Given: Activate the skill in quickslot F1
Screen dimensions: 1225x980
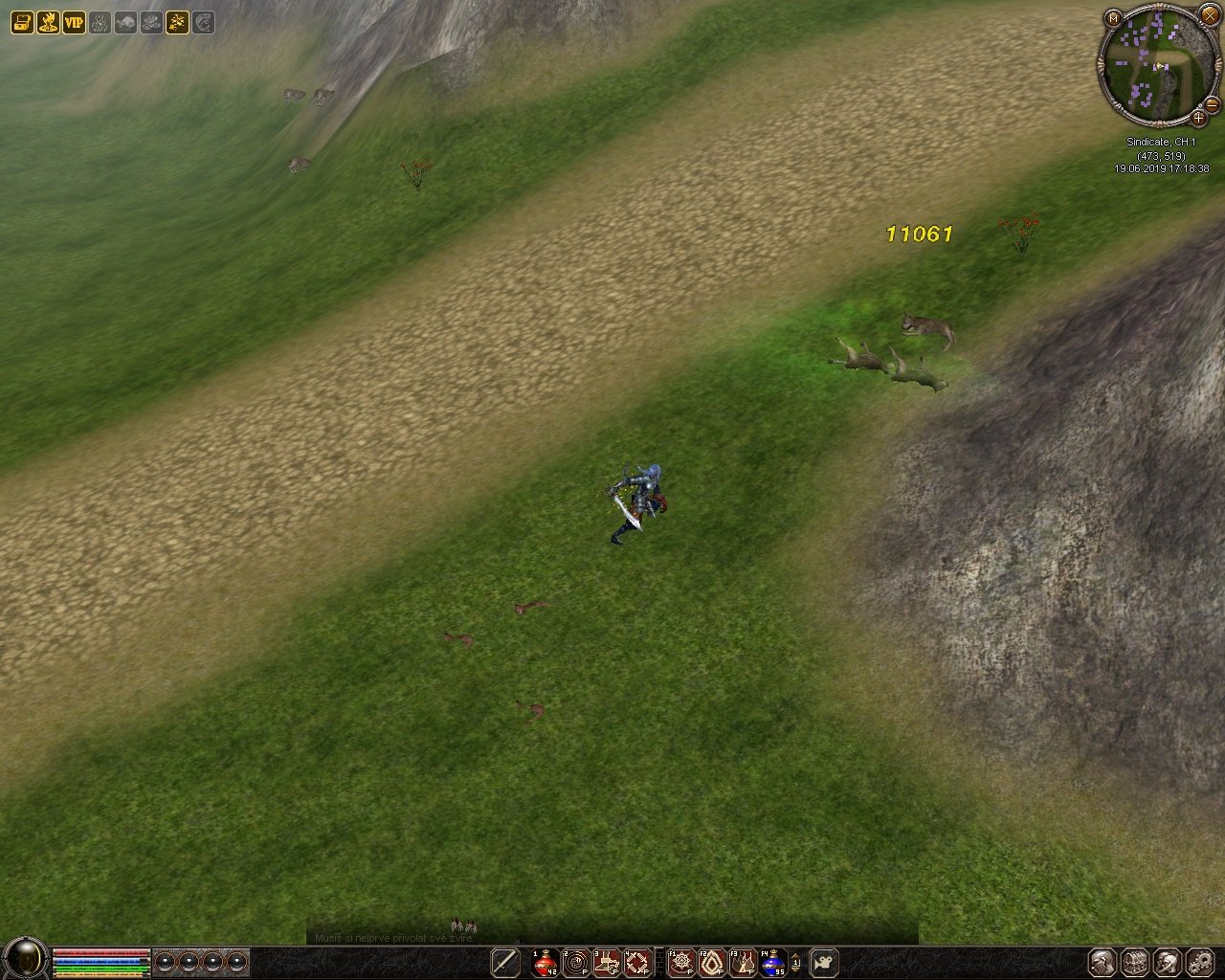Looking at the screenshot, I should (681, 962).
